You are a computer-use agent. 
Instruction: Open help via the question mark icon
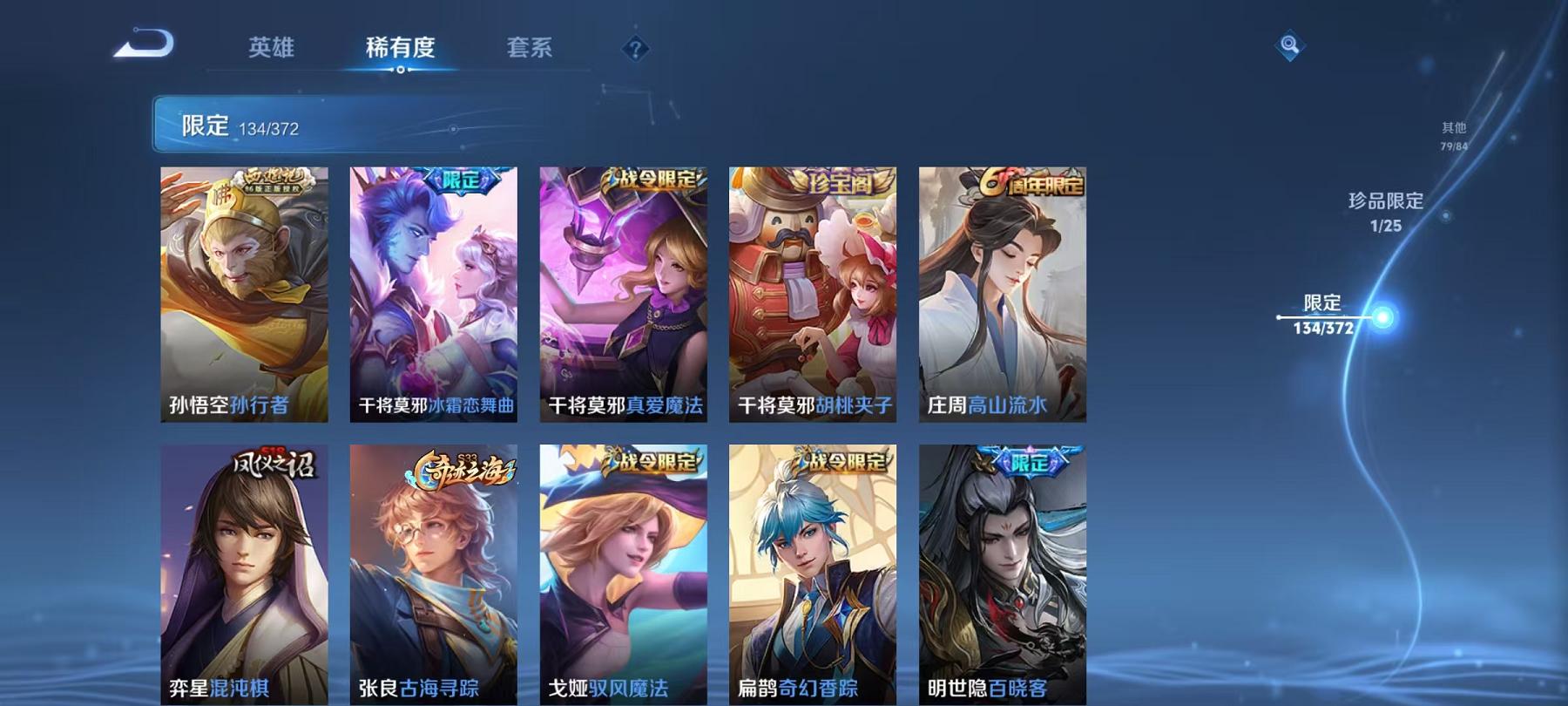click(x=634, y=48)
